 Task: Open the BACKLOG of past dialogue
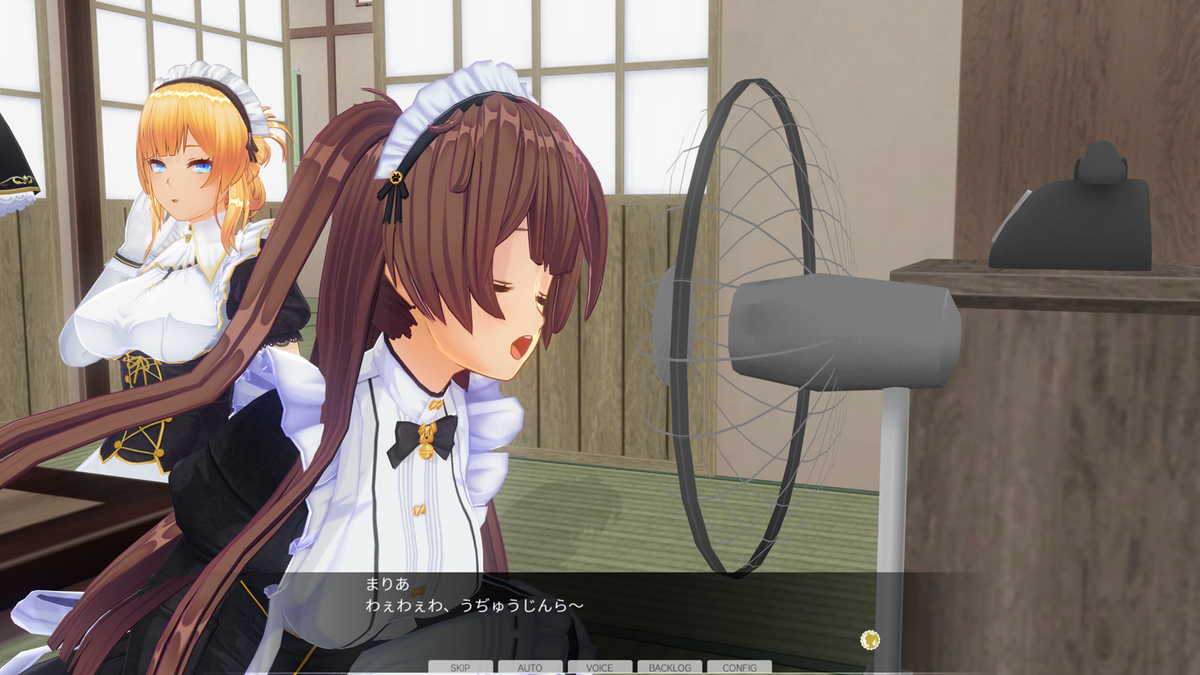pos(669,667)
